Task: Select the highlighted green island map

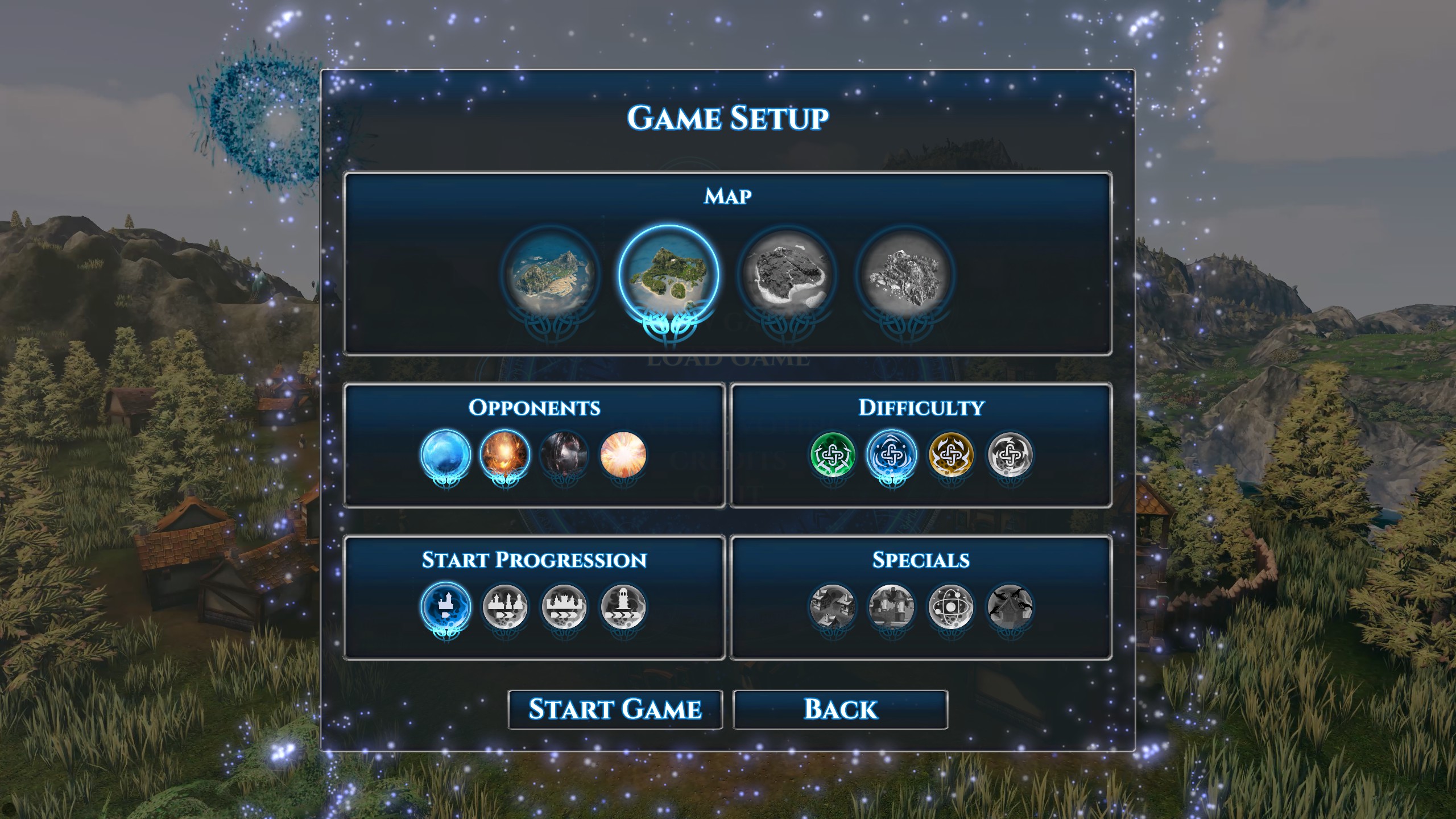Action: 668,275
